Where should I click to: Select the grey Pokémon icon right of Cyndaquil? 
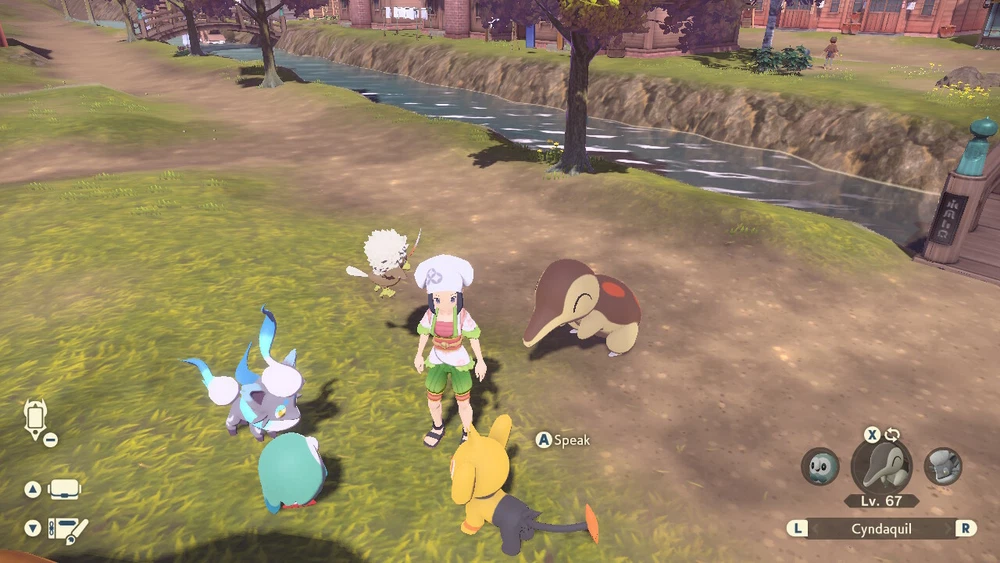click(x=942, y=466)
